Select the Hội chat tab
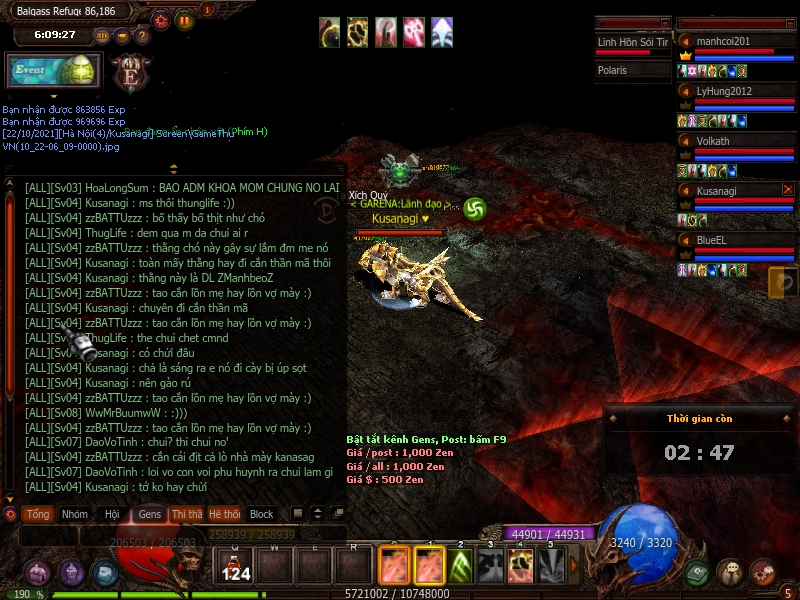The image size is (800, 600). 112,514
